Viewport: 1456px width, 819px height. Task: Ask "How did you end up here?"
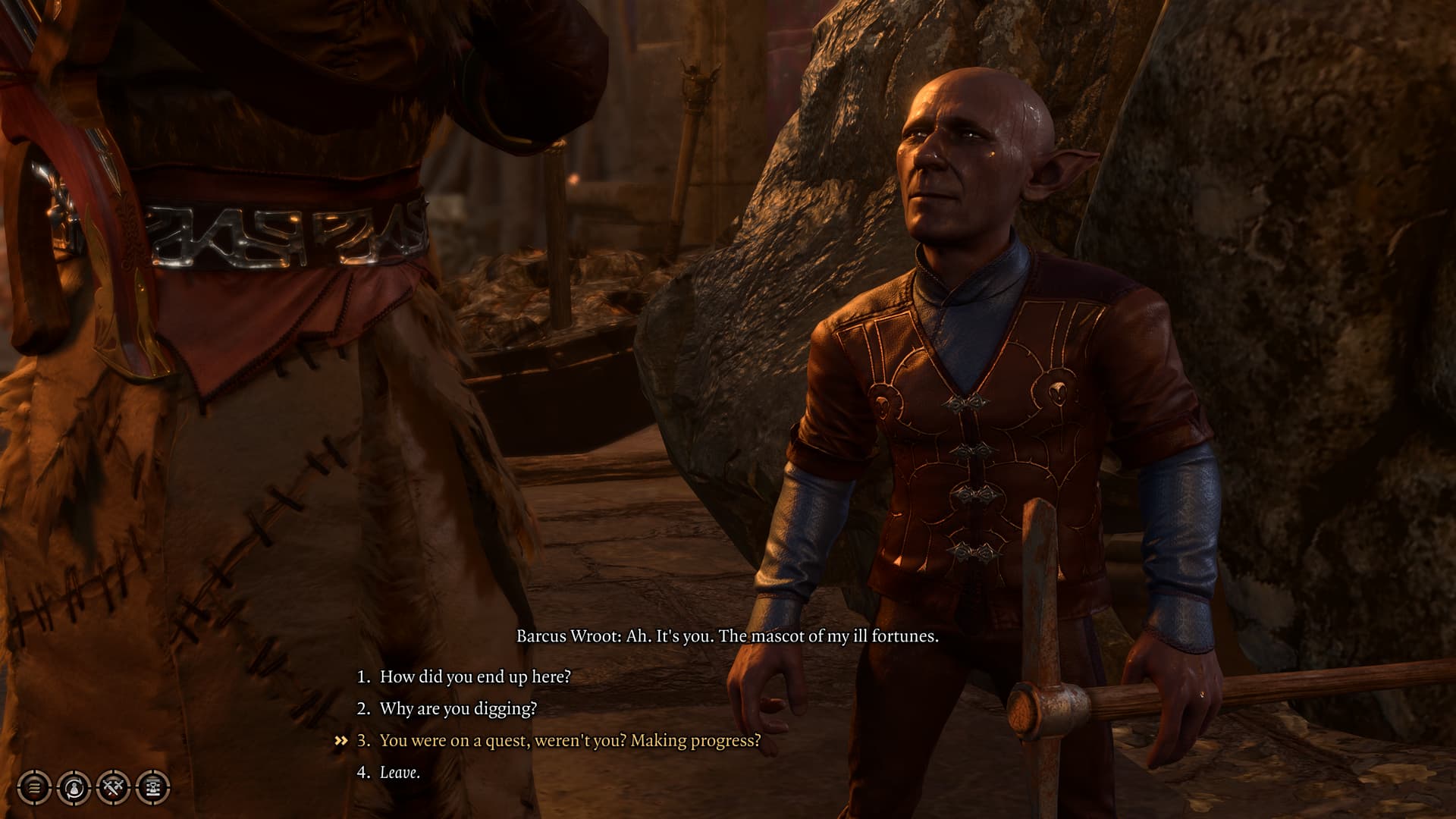point(475,676)
